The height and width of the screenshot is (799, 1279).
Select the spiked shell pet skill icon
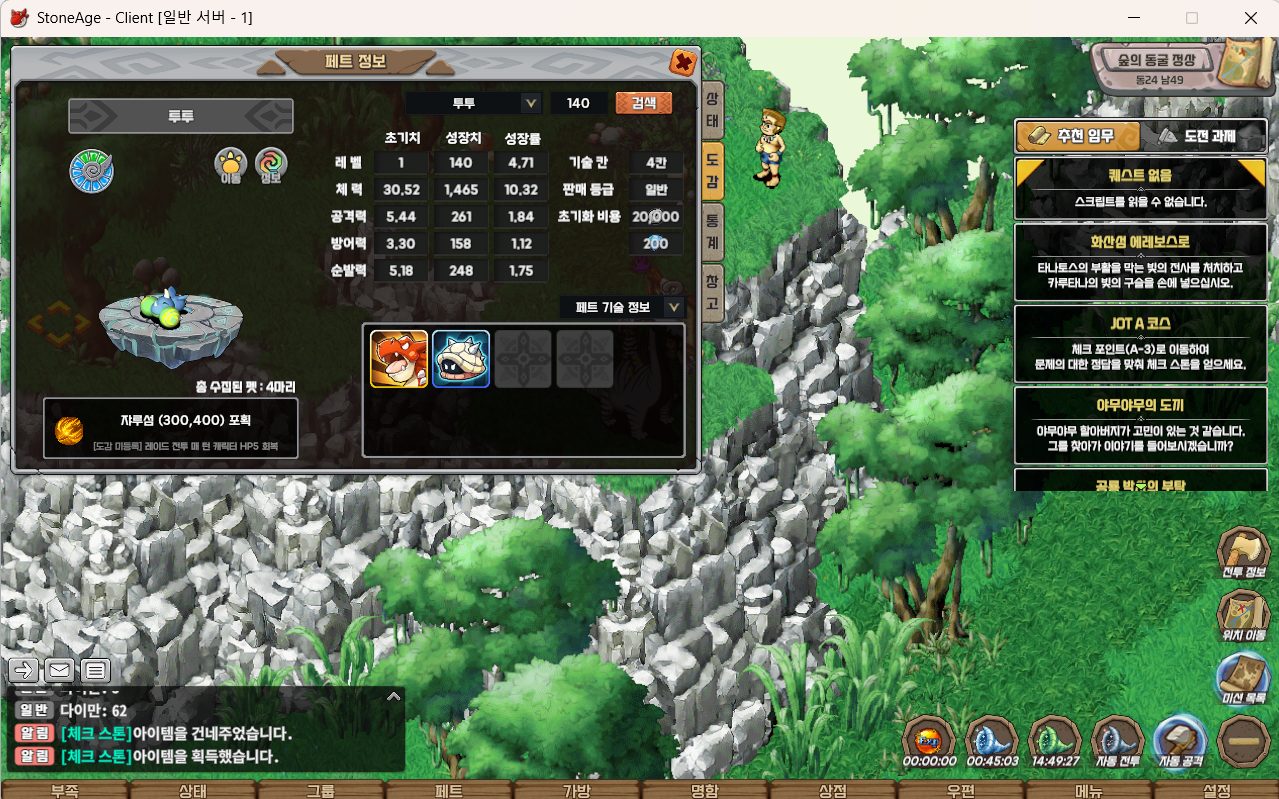pyautogui.click(x=461, y=359)
